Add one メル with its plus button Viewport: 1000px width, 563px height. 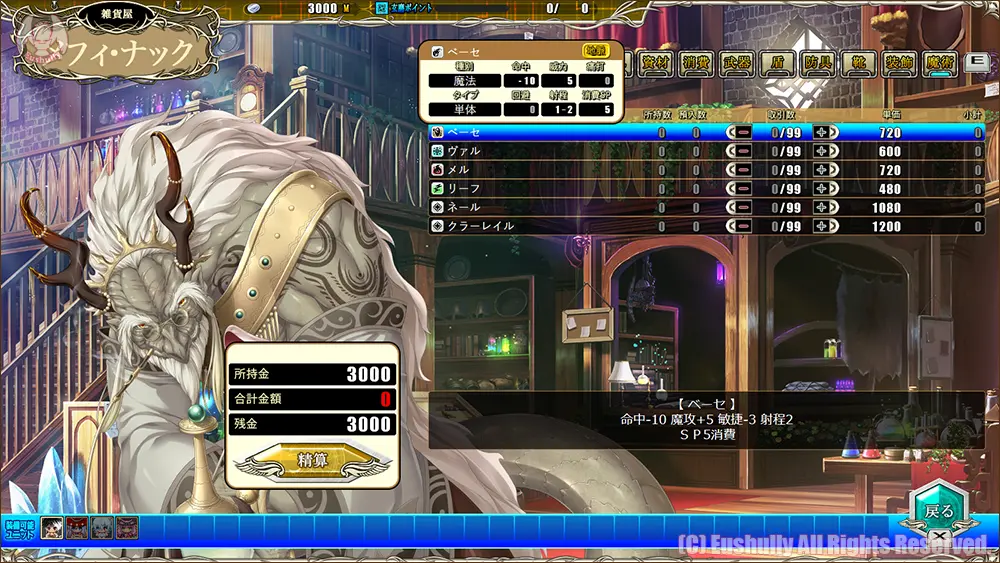pyautogui.click(x=825, y=170)
